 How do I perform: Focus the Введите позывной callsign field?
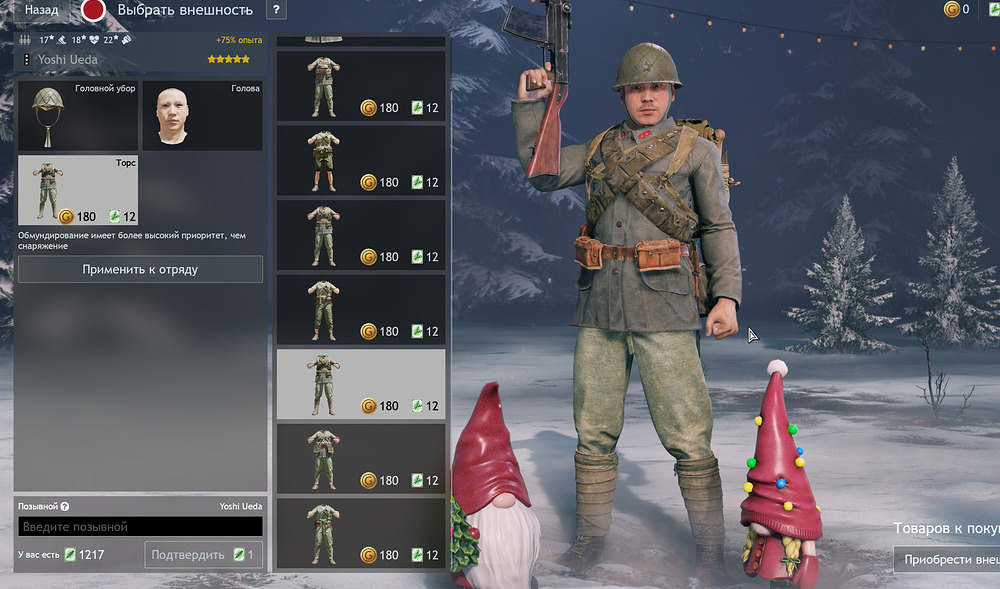point(140,526)
